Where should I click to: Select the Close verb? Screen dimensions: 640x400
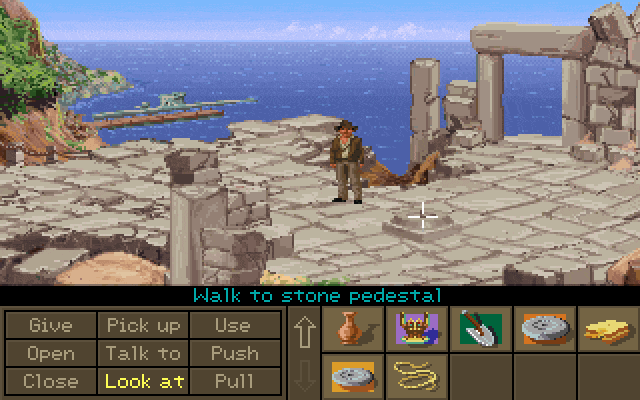(x=50, y=381)
